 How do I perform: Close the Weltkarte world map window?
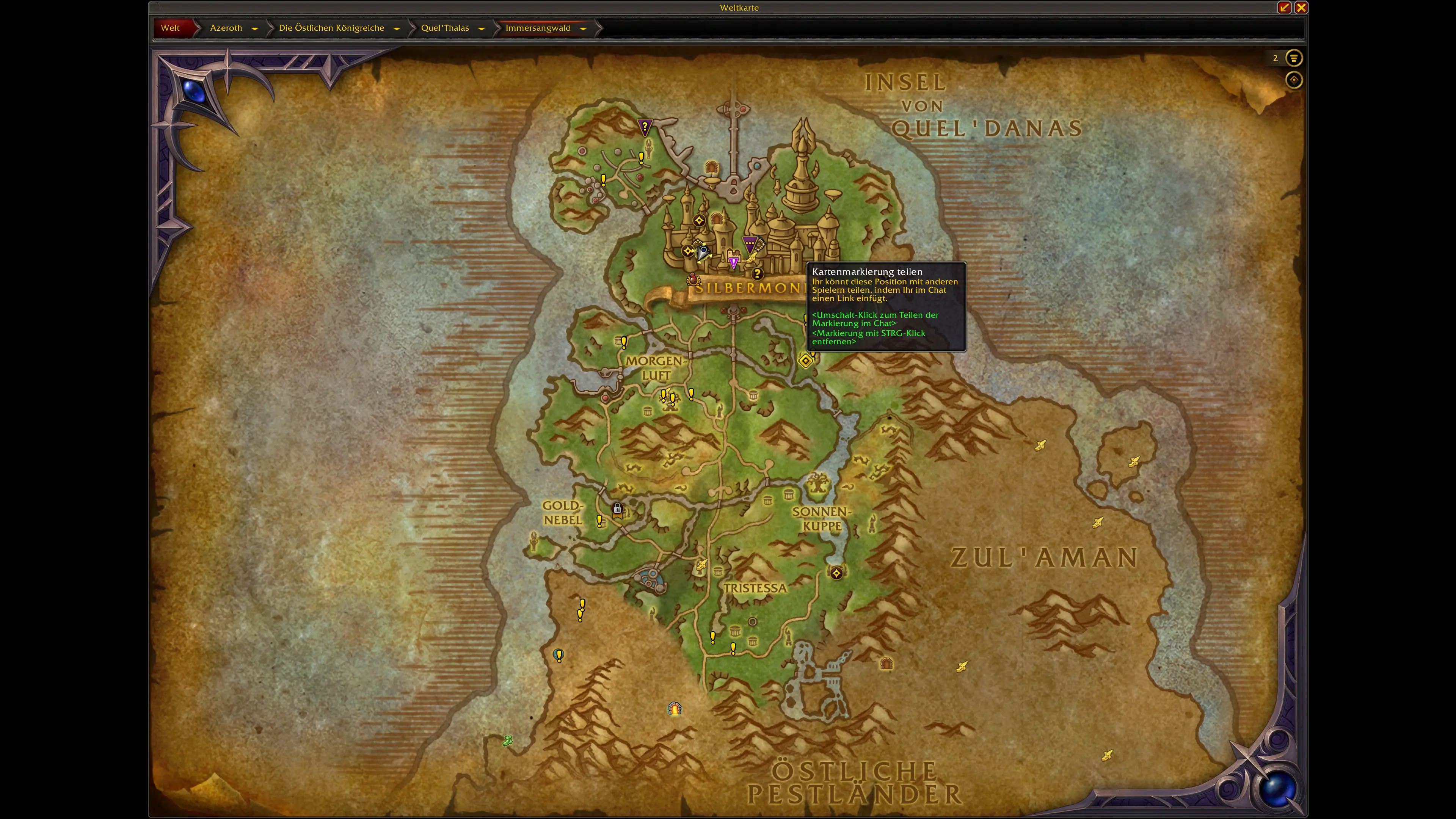[1301, 7]
